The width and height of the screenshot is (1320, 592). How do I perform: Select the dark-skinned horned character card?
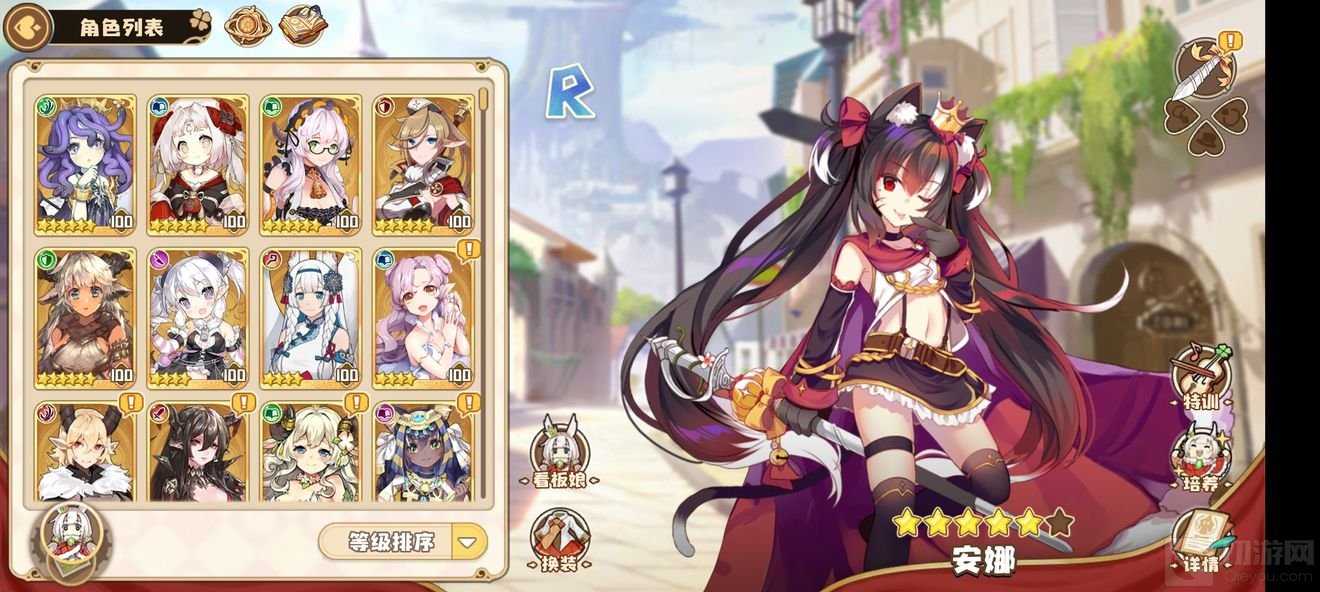85,317
